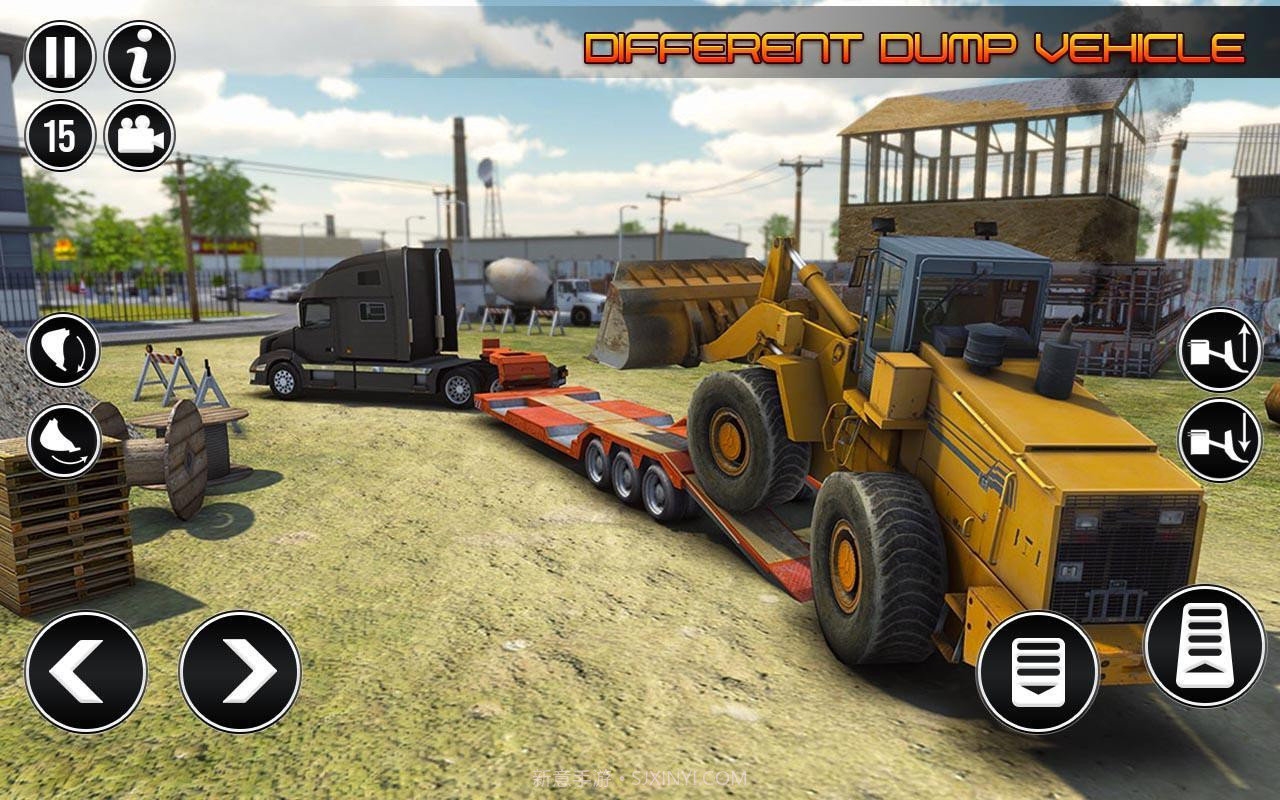Steer left with the left arrow
Viewport: 1280px width, 800px height.
(86, 671)
